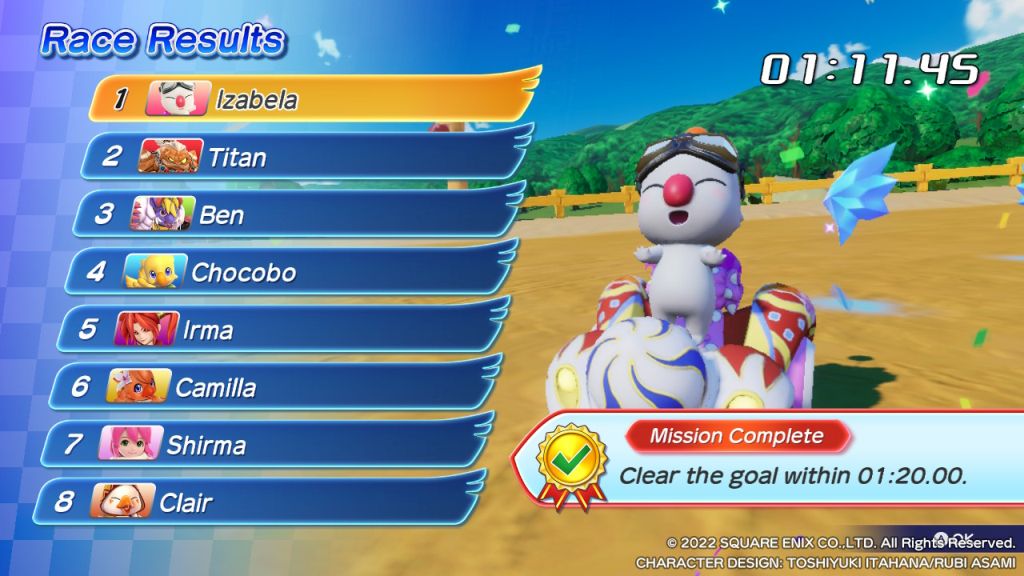
Task: Choose Ben's third place row
Action: 295,214
